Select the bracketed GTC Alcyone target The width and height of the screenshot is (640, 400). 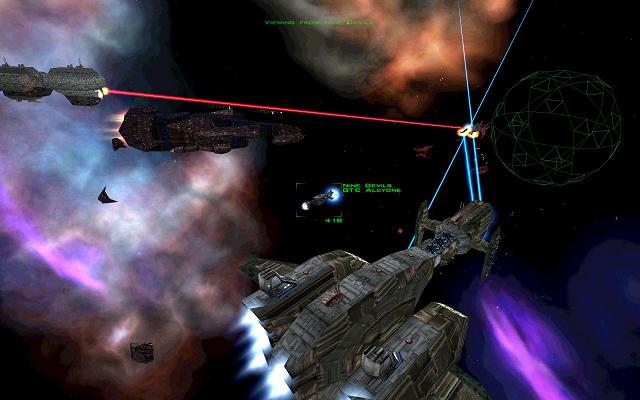[320, 200]
